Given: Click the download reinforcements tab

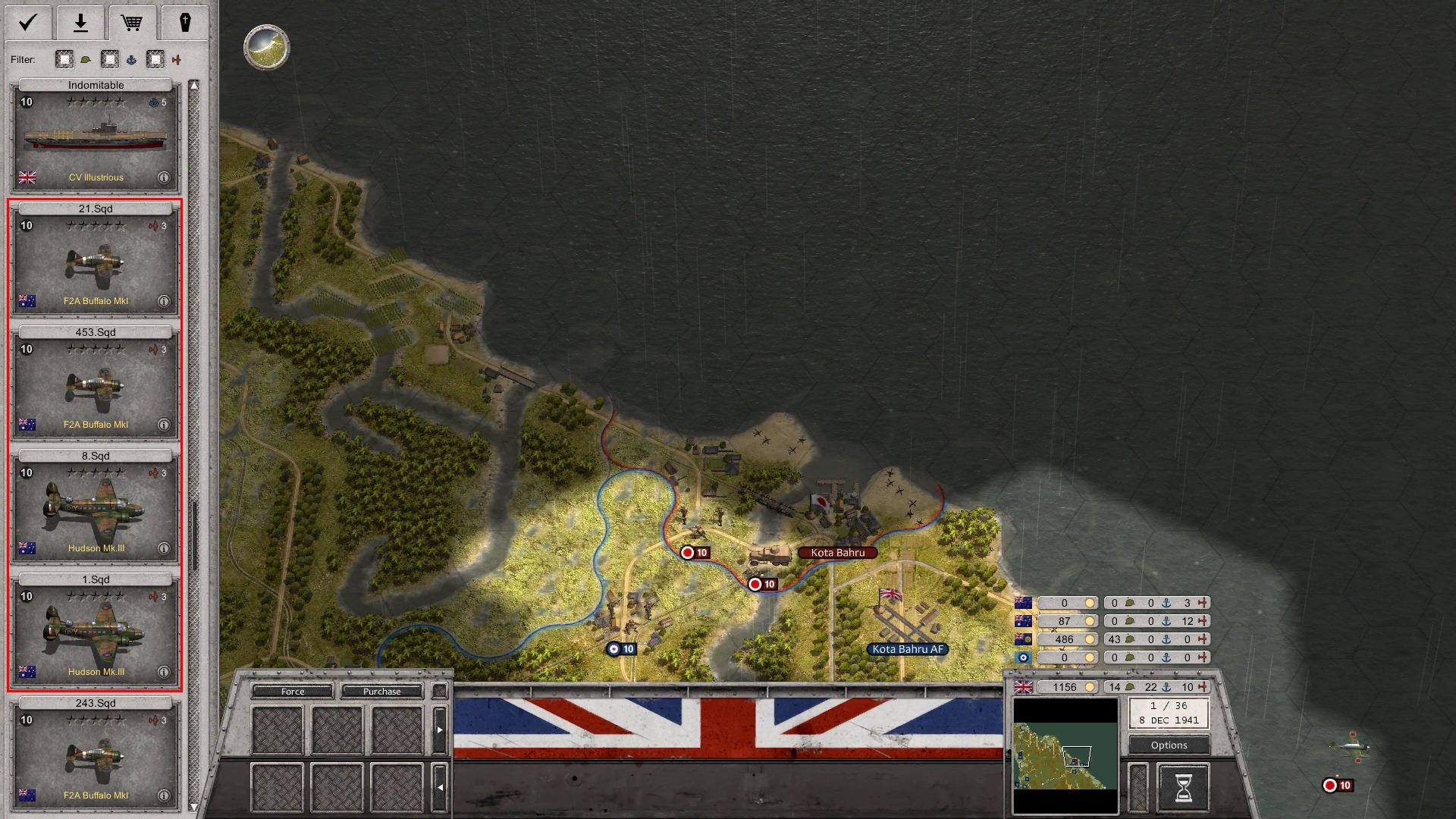Looking at the screenshot, I should (80, 22).
